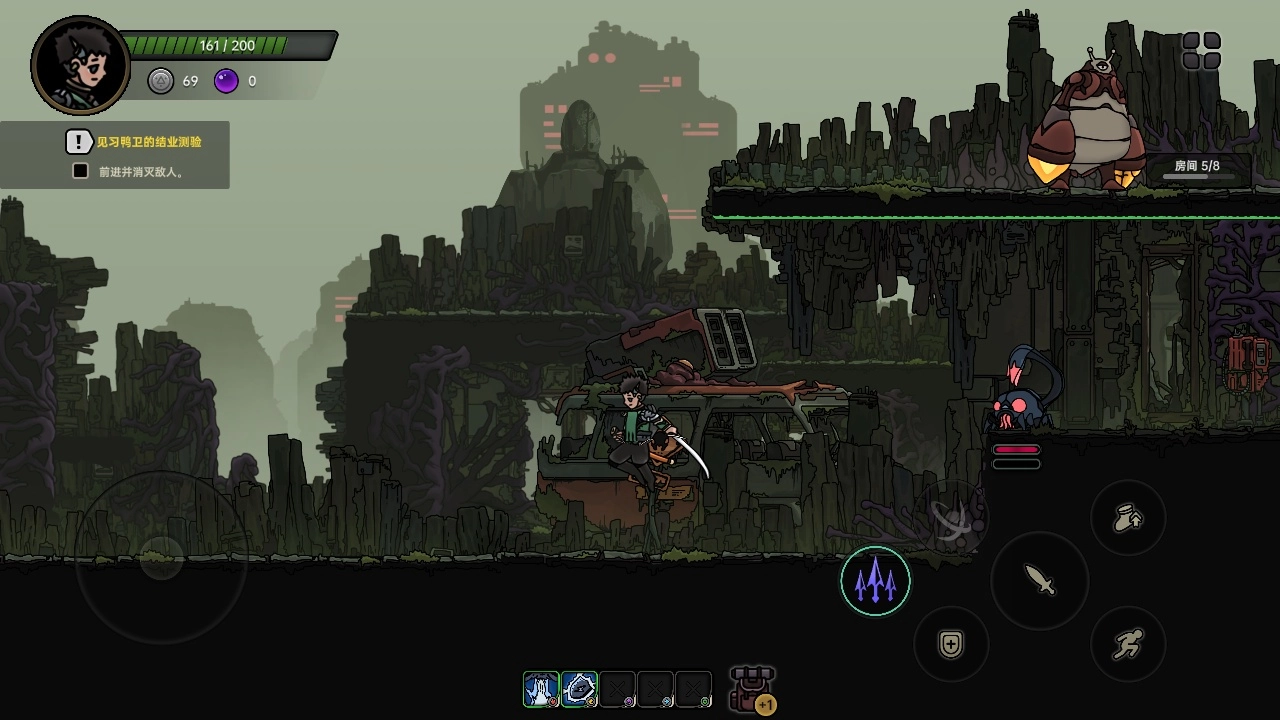Open the player character portrait
1280x720 pixels.
pos(81,66)
